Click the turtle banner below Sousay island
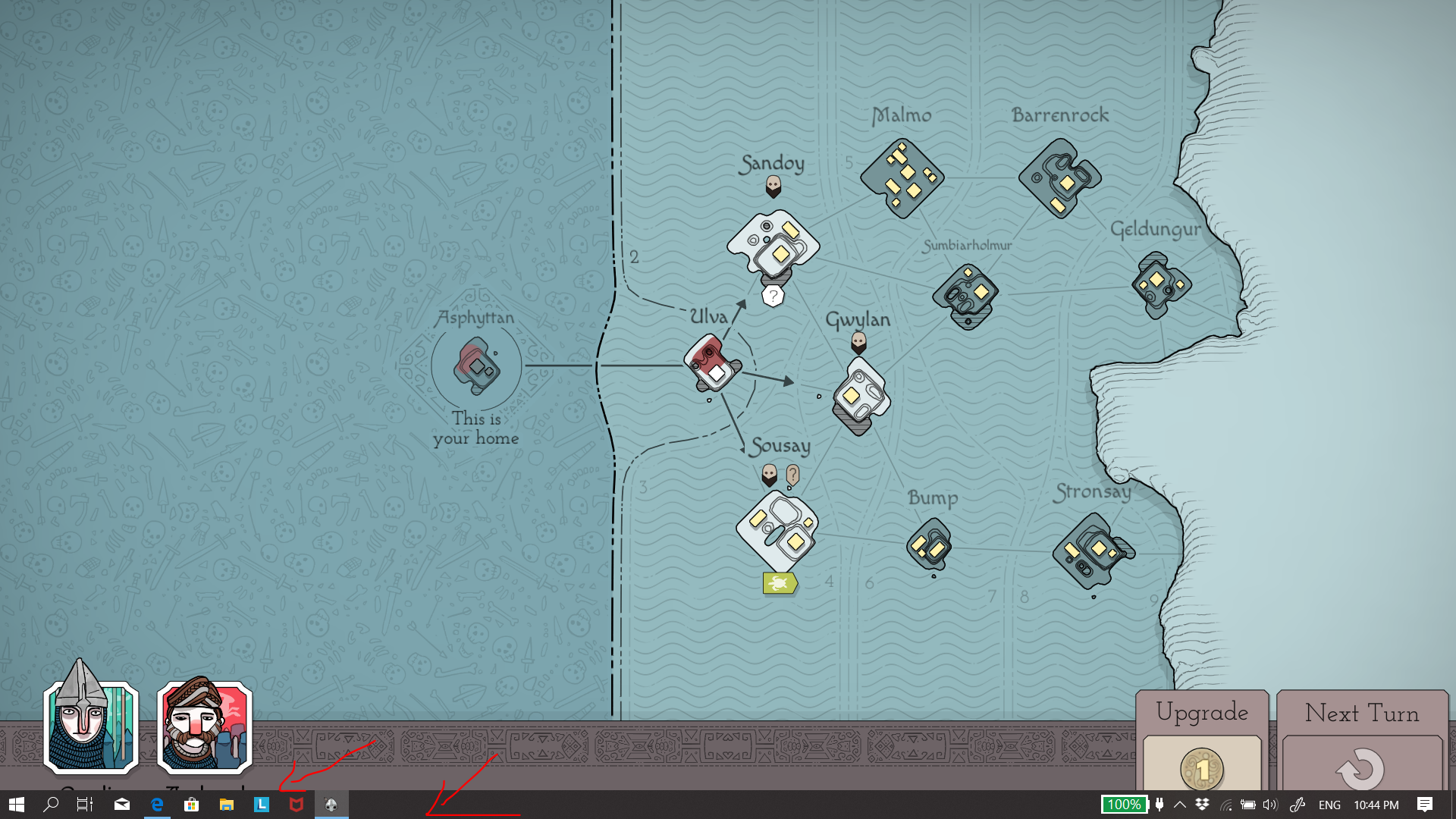 click(x=779, y=582)
